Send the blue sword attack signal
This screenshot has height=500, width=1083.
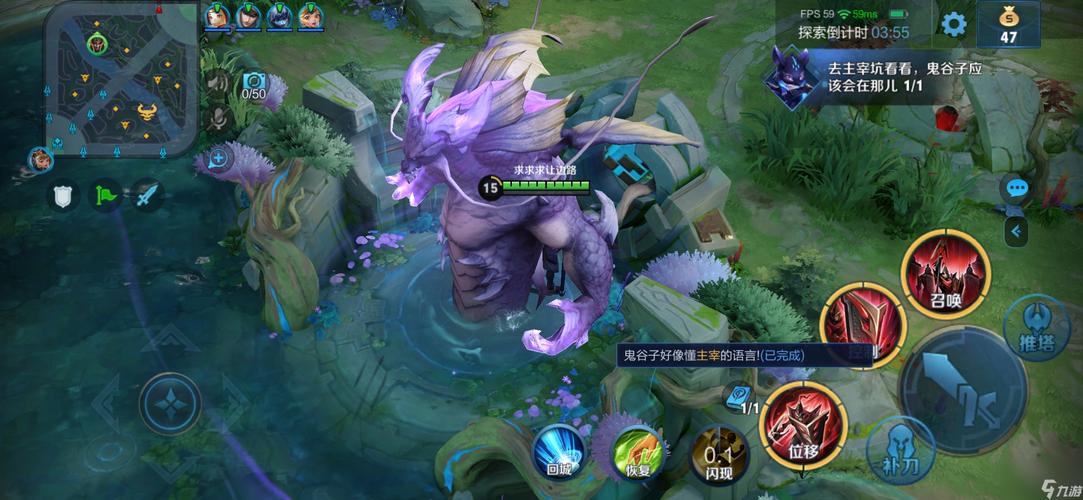(148, 196)
